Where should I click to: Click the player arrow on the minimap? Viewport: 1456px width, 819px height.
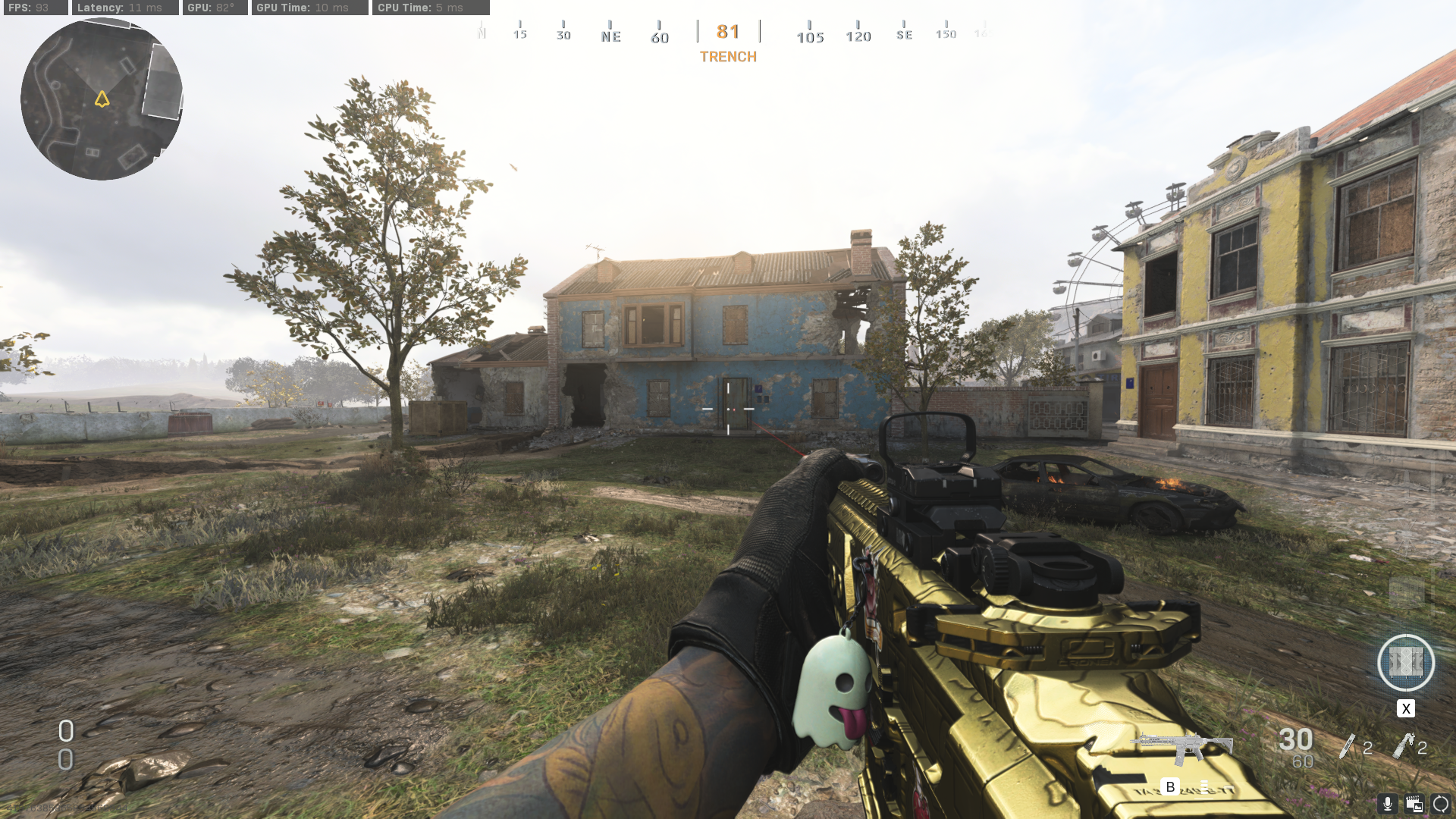102,97
